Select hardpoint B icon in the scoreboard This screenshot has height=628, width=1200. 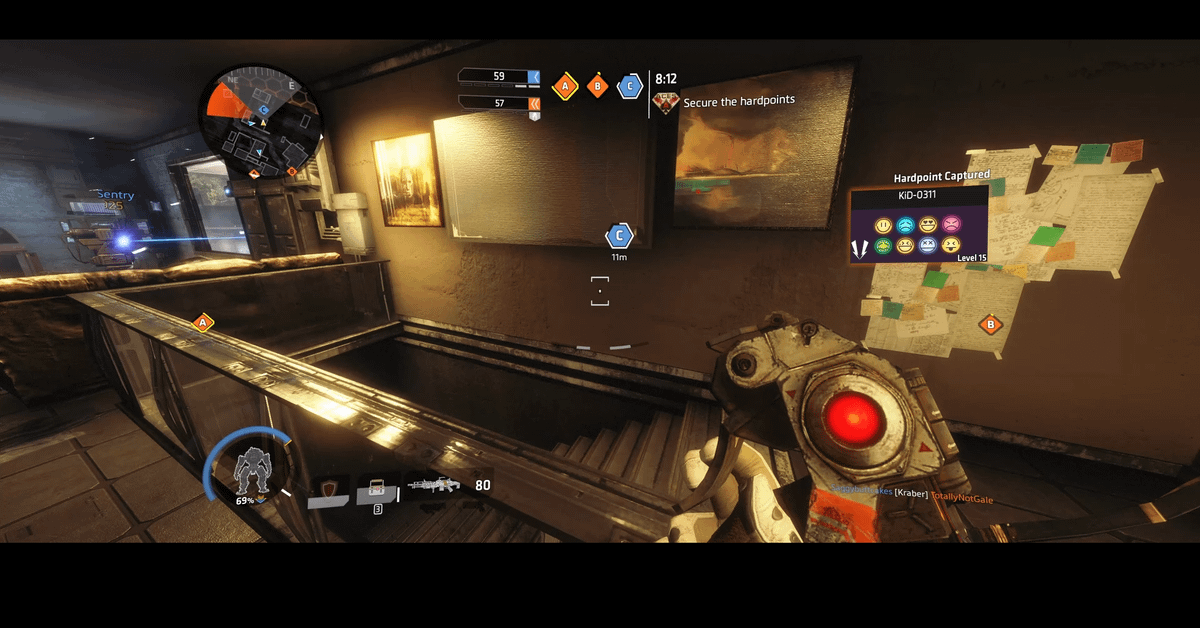click(598, 87)
